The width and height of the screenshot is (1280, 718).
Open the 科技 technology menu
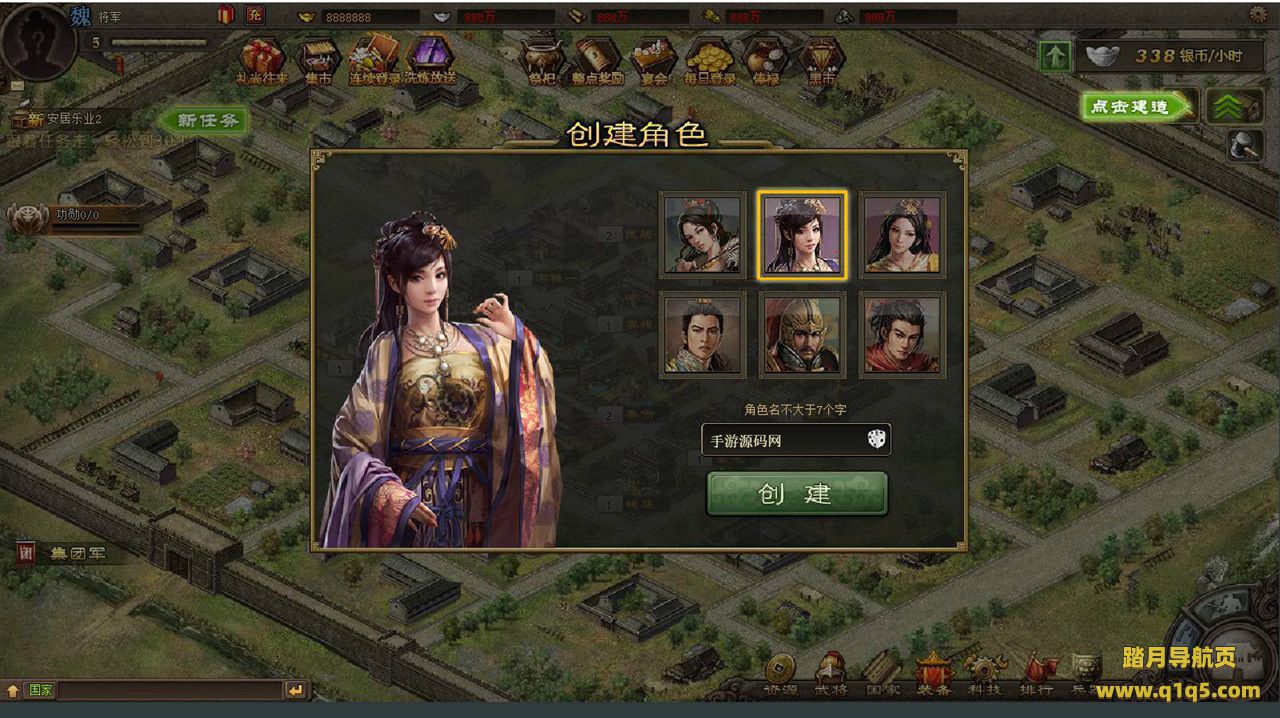click(x=984, y=676)
